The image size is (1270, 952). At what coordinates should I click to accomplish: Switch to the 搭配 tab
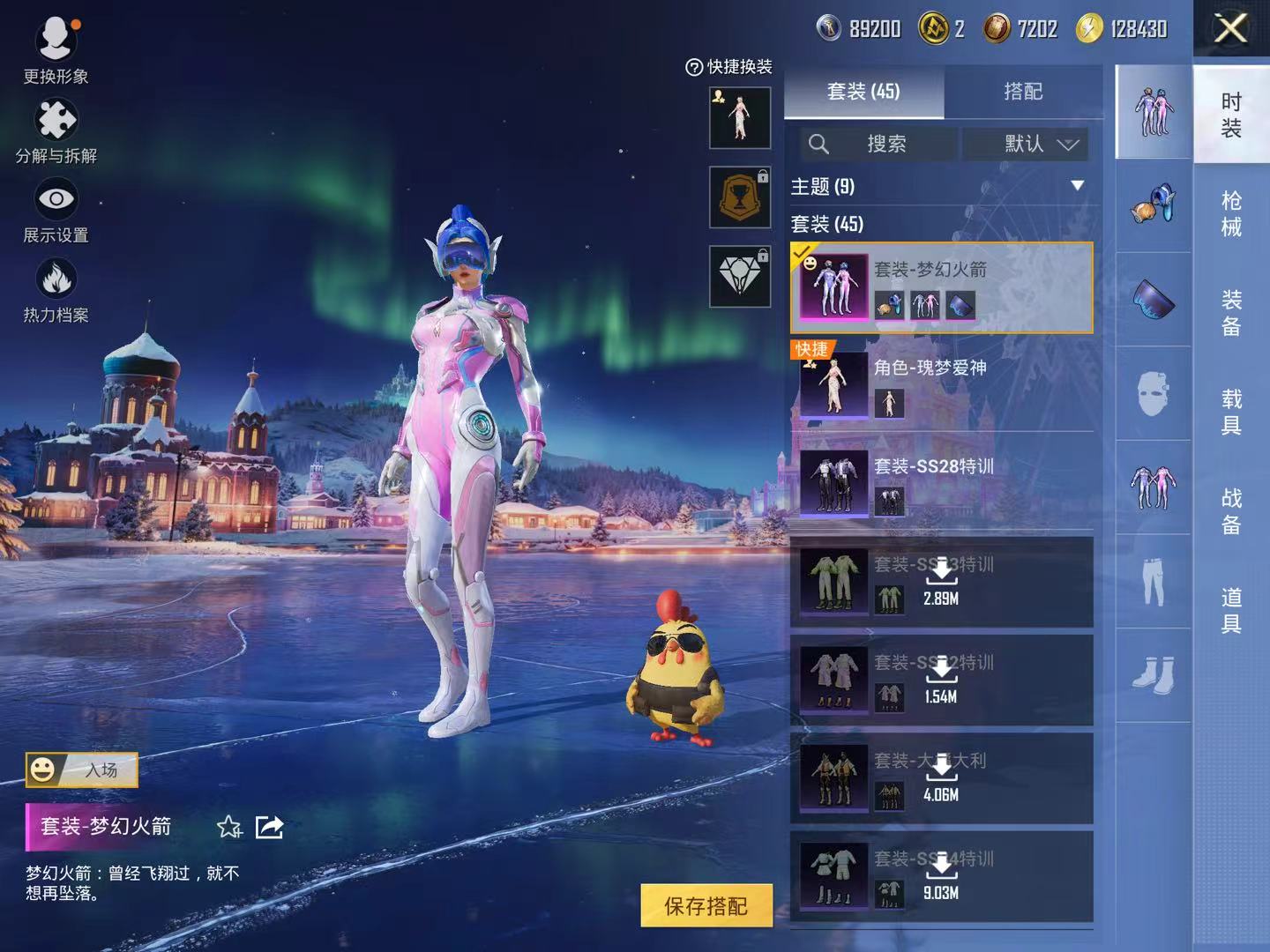[1026, 91]
